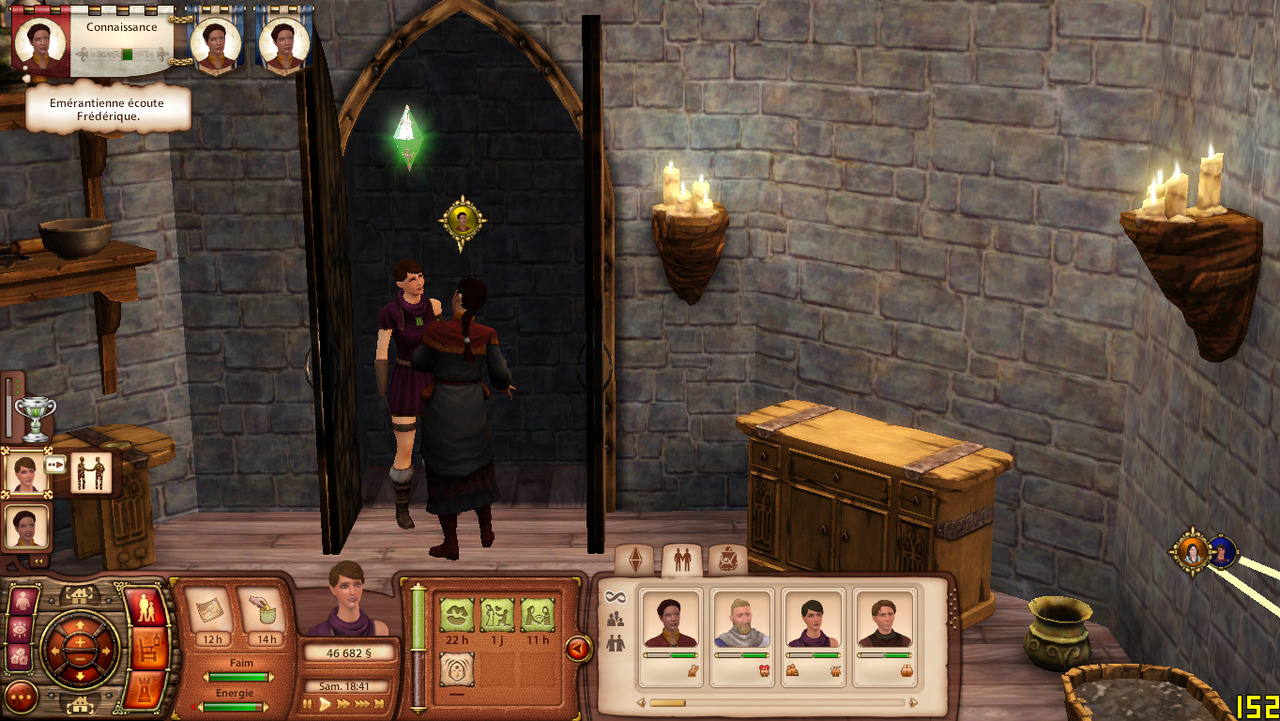Click the green lips buff icon

pyautogui.click(x=457, y=614)
